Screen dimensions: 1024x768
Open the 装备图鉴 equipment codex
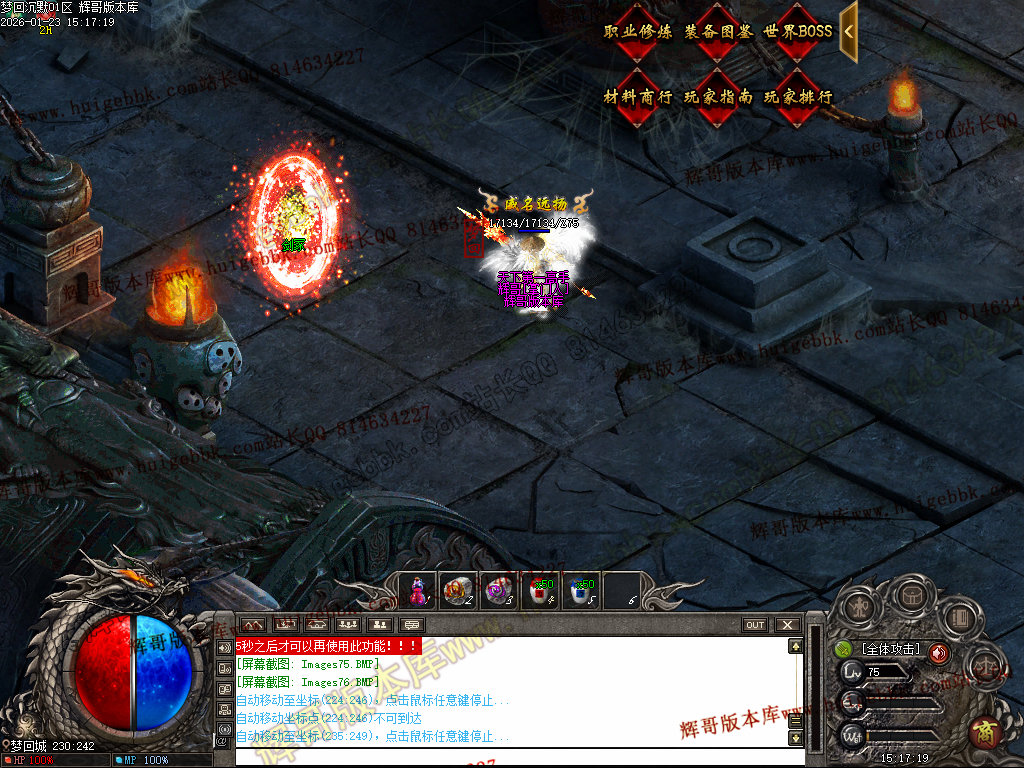[718, 32]
